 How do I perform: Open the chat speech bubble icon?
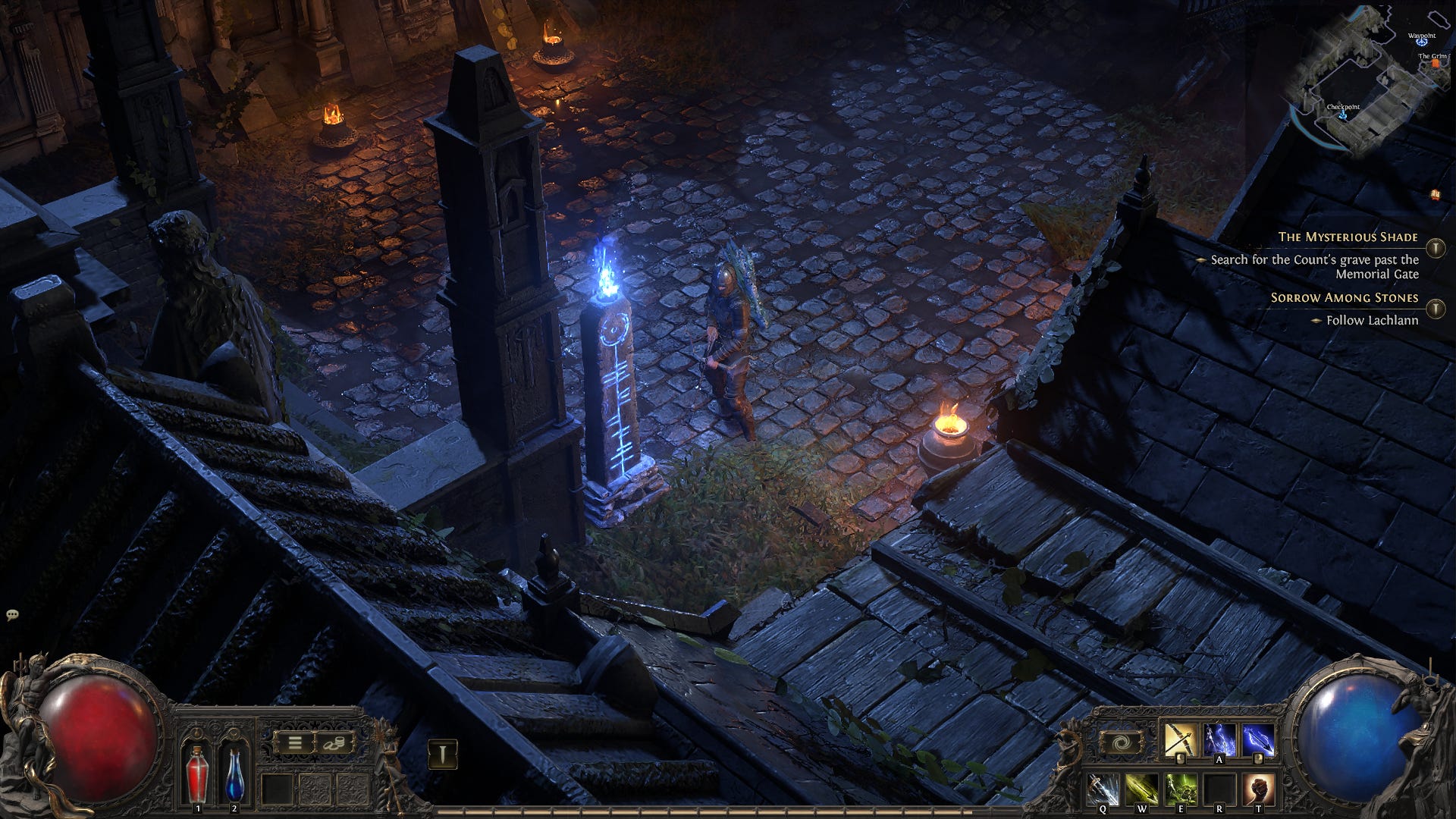pyautogui.click(x=11, y=615)
